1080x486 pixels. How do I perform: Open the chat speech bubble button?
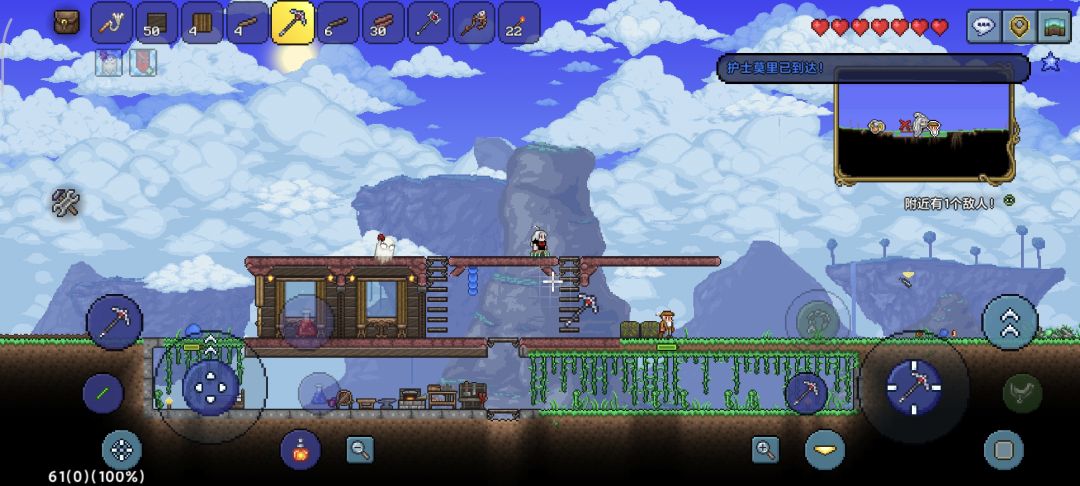[x=982, y=26]
